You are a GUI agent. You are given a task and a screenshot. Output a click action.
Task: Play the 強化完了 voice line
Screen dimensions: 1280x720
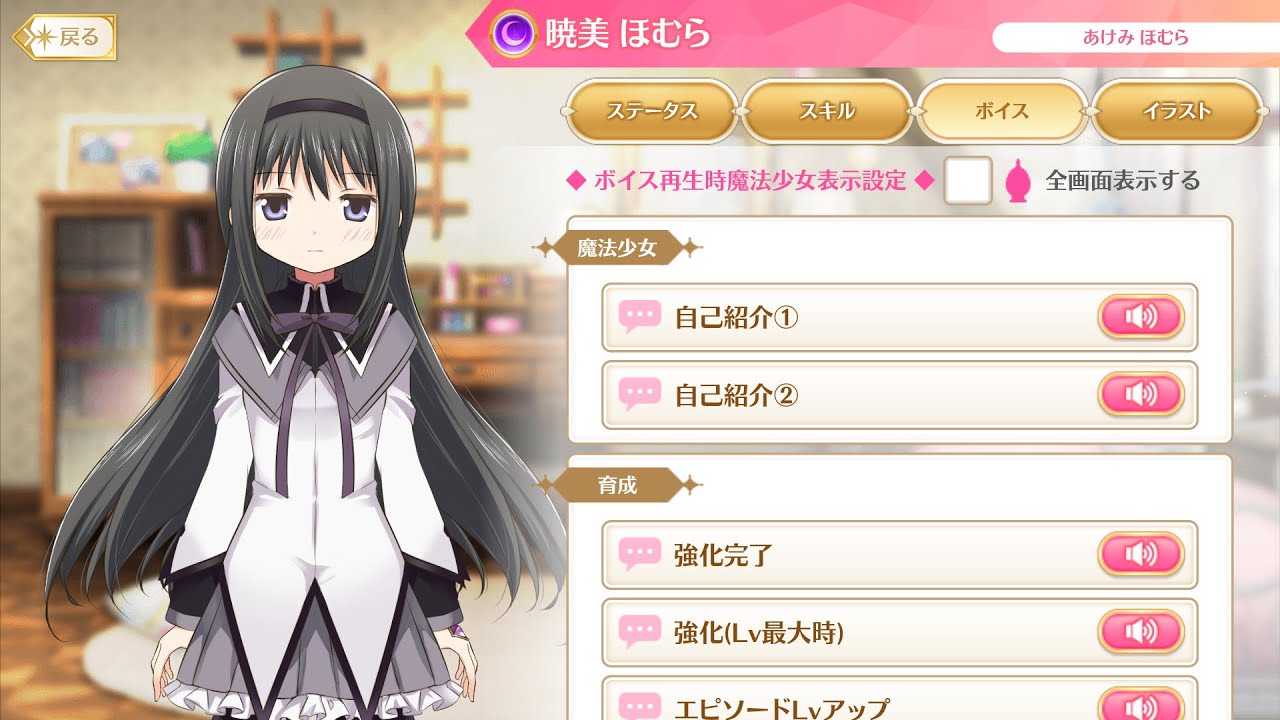[1140, 554]
